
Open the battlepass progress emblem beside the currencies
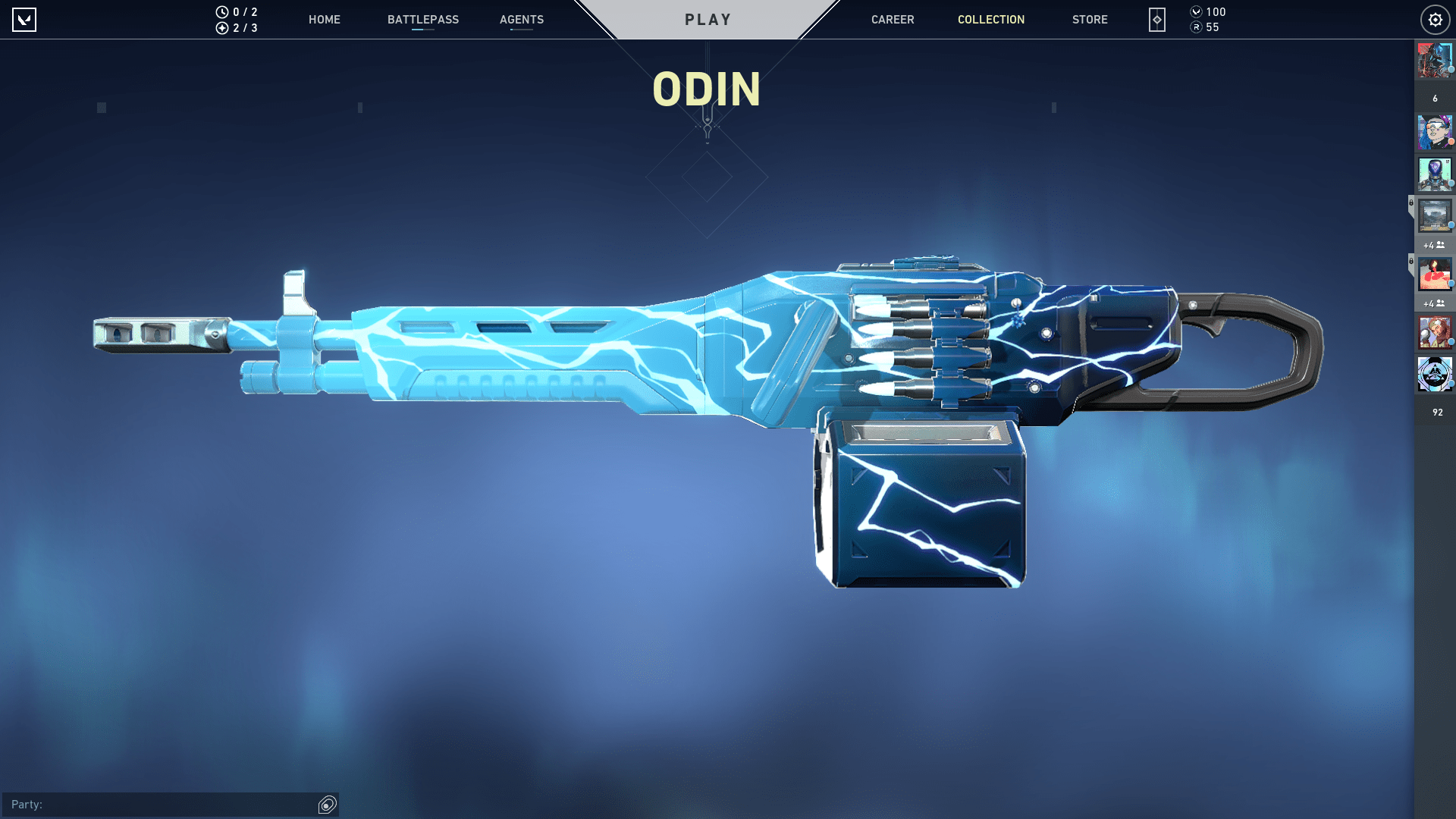1156,20
